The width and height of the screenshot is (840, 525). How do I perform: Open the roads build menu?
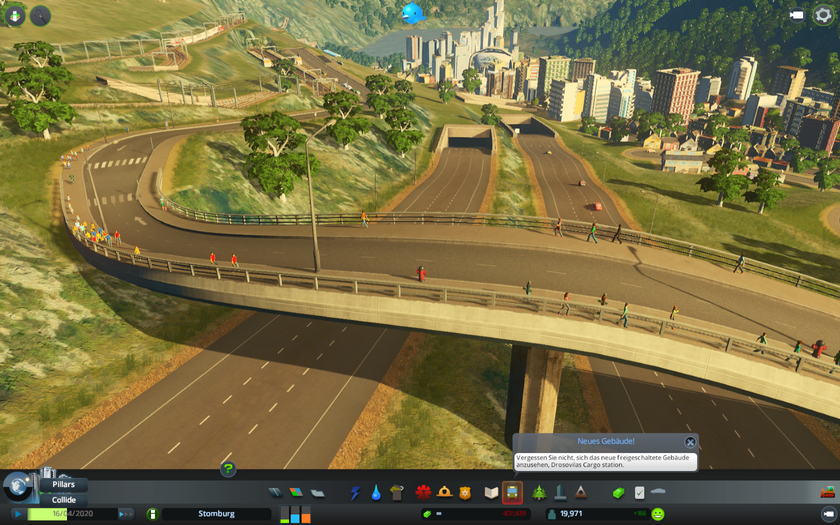[275, 493]
